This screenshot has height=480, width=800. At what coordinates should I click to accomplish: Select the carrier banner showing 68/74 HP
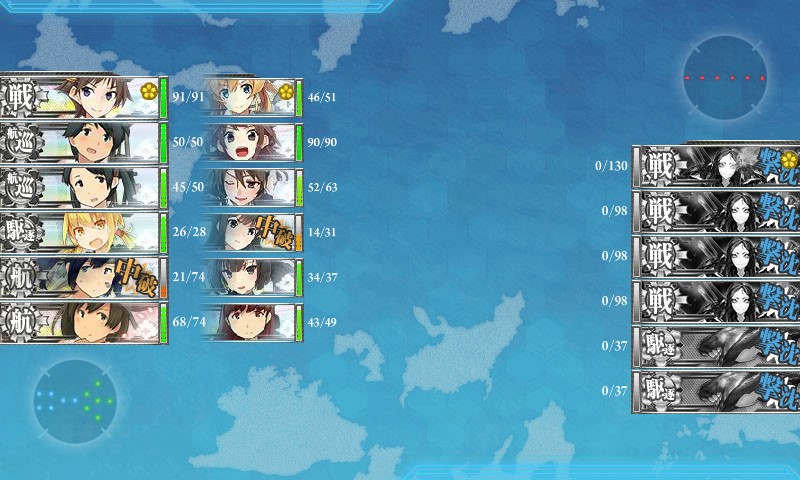point(80,322)
